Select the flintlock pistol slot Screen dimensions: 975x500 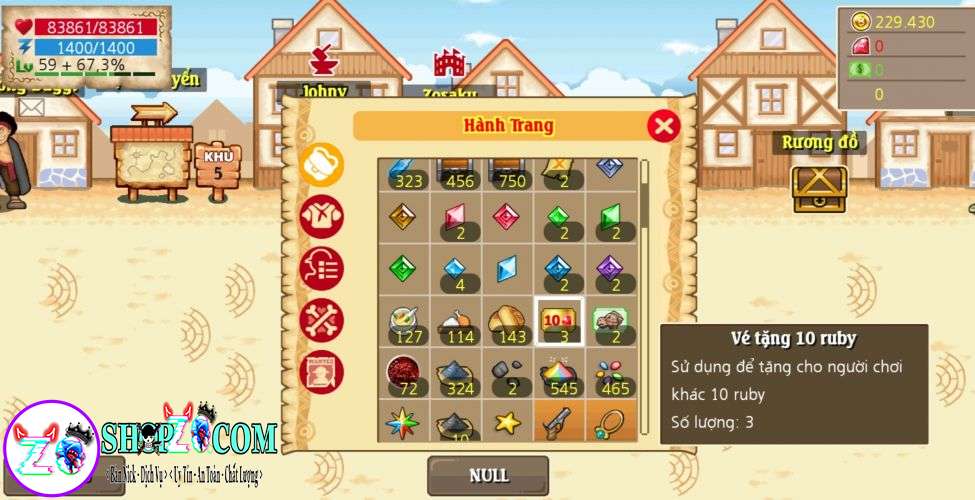(x=559, y=421)
